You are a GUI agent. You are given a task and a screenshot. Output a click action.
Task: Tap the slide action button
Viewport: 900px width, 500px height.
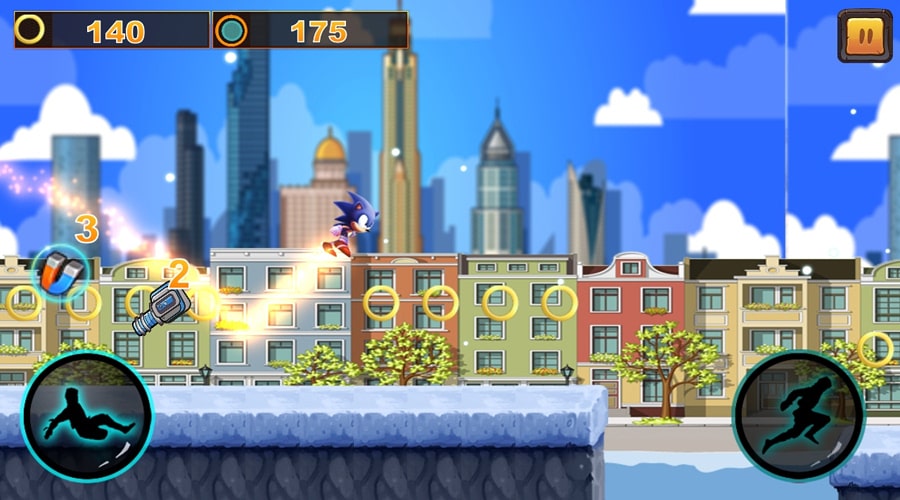tap(87, 416)
